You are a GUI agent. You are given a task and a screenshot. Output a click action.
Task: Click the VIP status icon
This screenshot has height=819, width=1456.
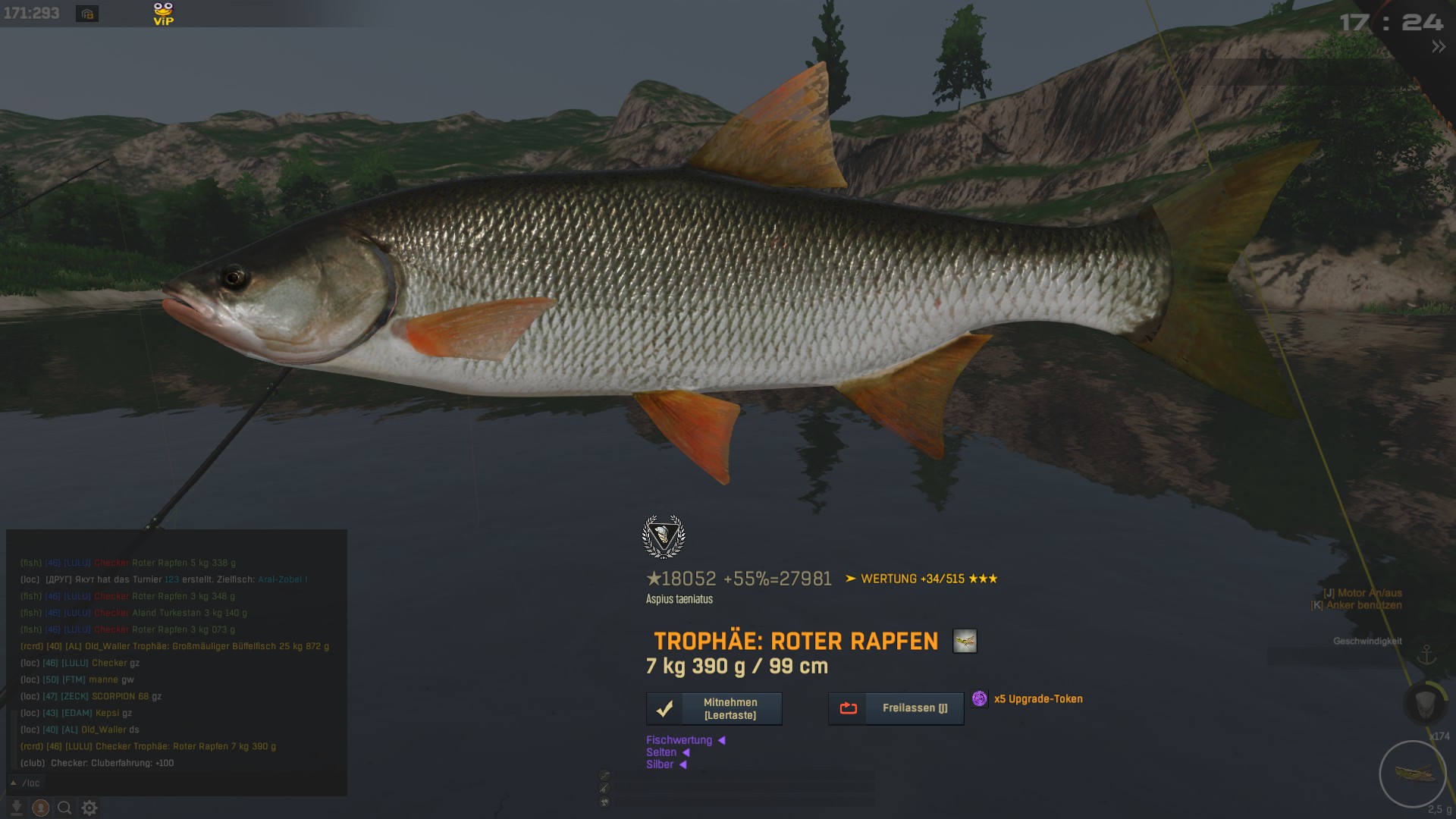click(x=163, y=14)
